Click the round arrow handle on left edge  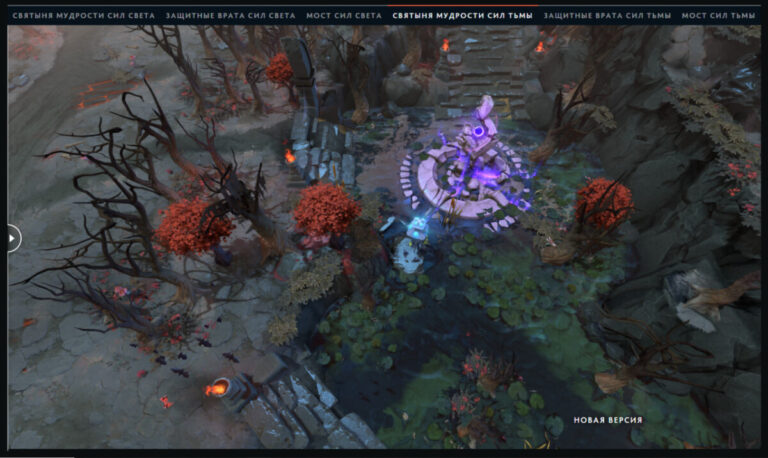(11, 238)
